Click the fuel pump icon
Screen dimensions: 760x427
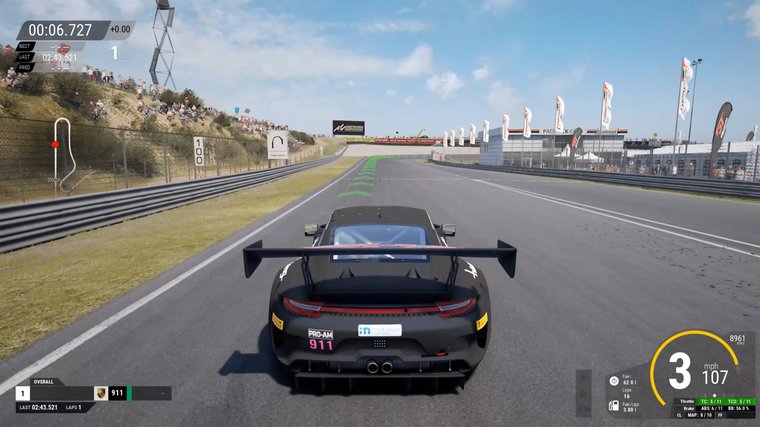tap(613, 405)
